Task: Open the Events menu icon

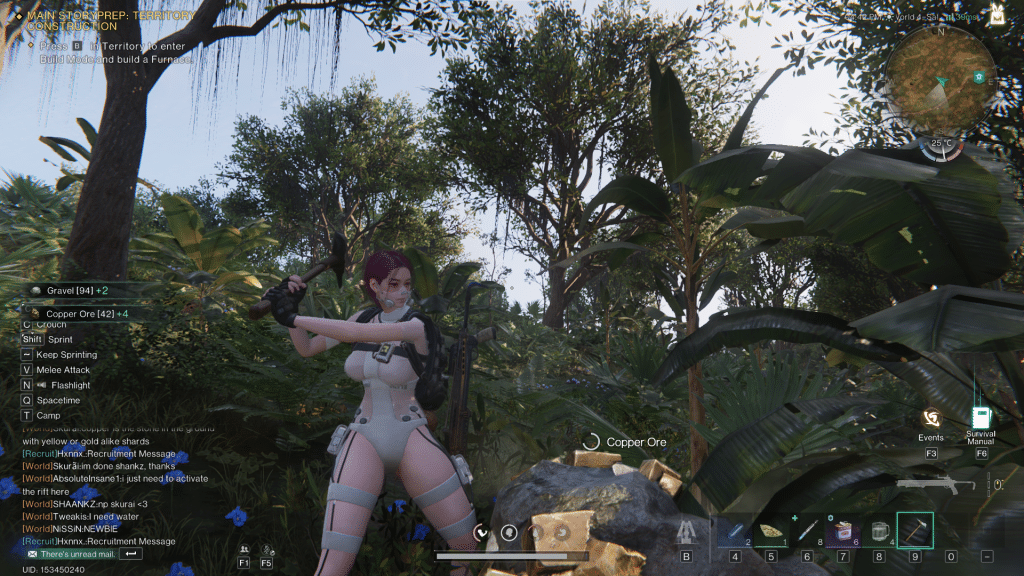Action: click(931, 420)
